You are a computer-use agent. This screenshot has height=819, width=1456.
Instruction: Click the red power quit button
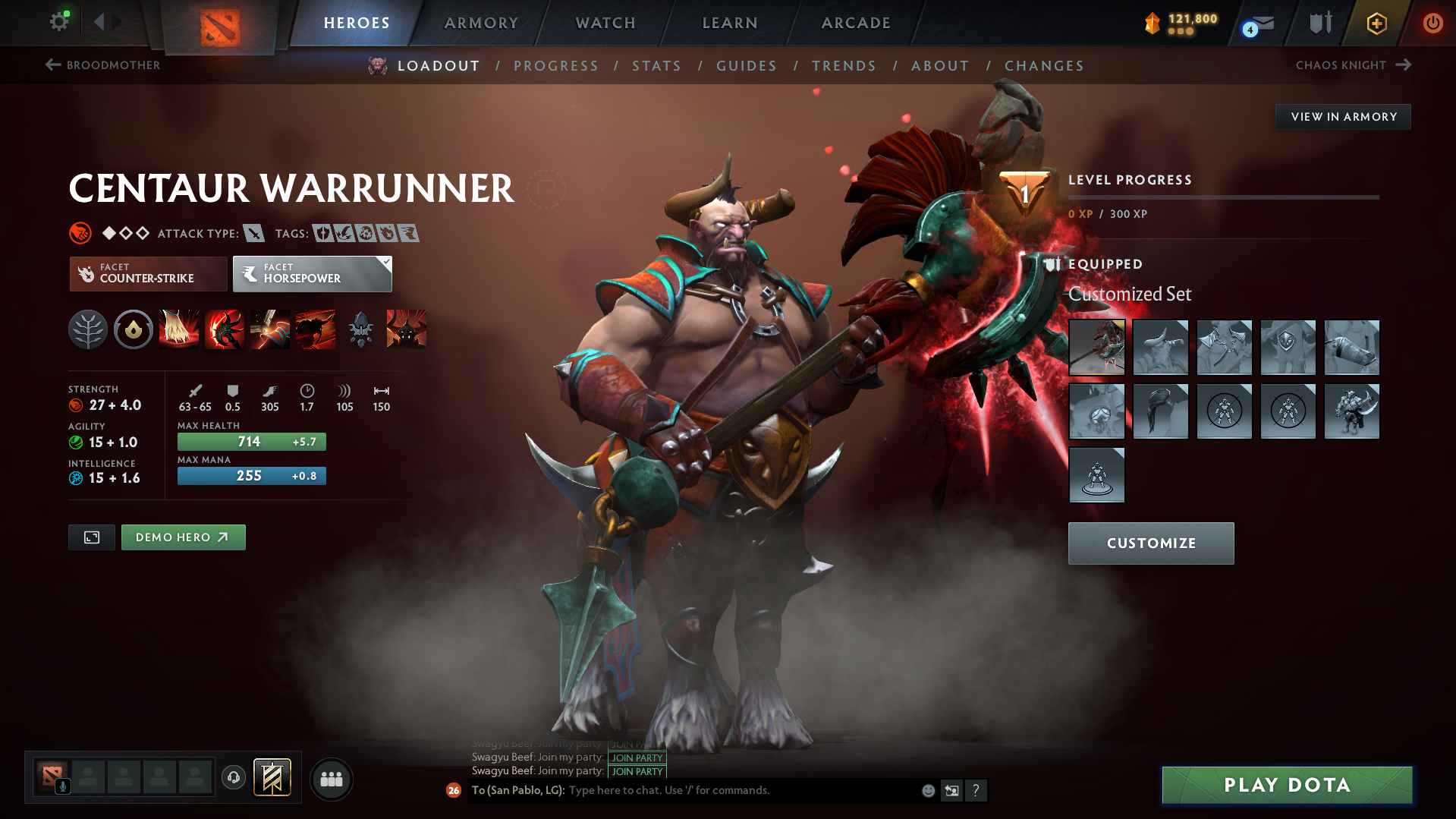click(x=1432, y=23)
